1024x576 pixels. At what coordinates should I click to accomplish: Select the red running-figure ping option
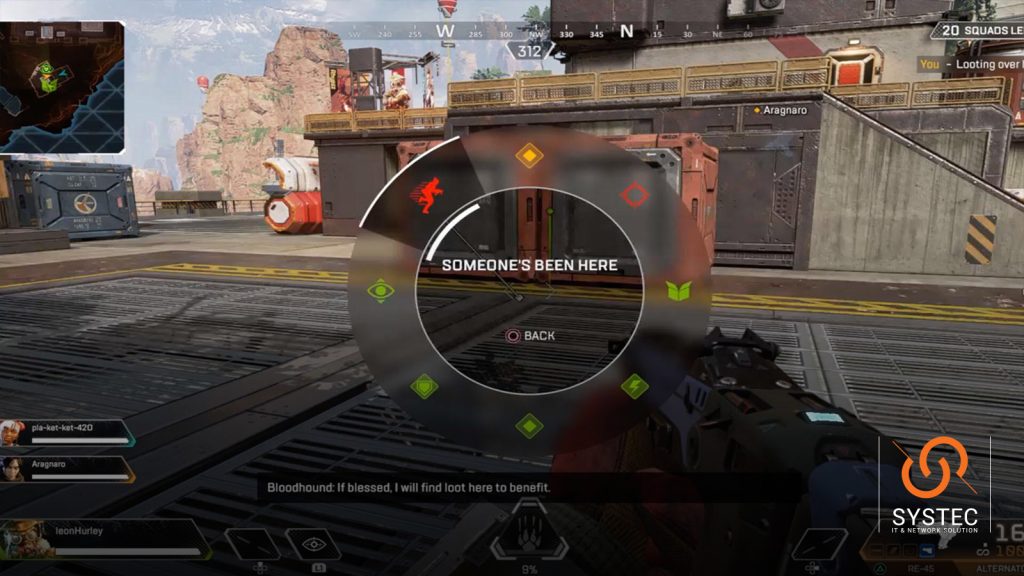(x=430, y=194)
